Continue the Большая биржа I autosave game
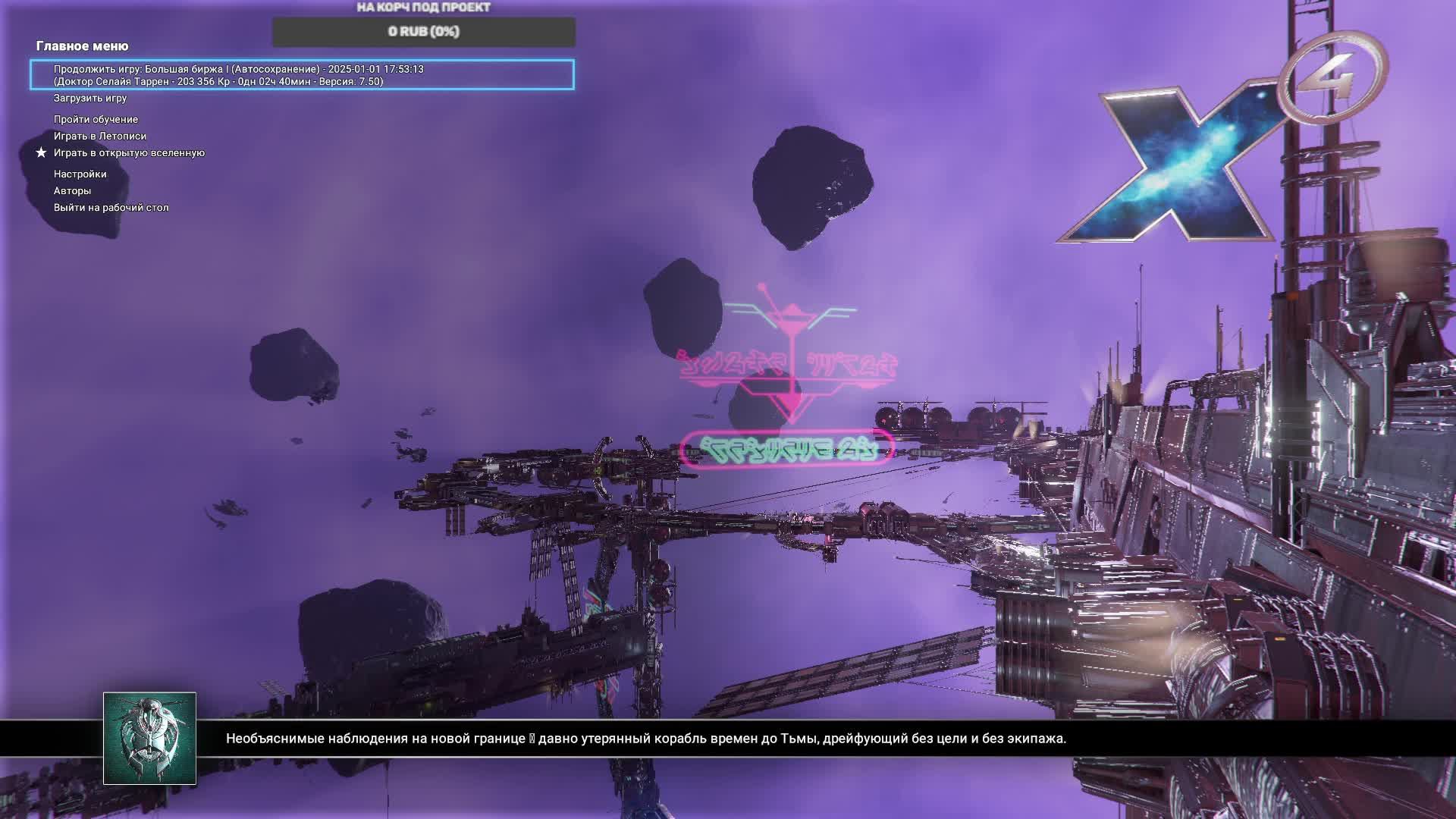Screen dimensions: 1456x819 (x=302, y=75)
